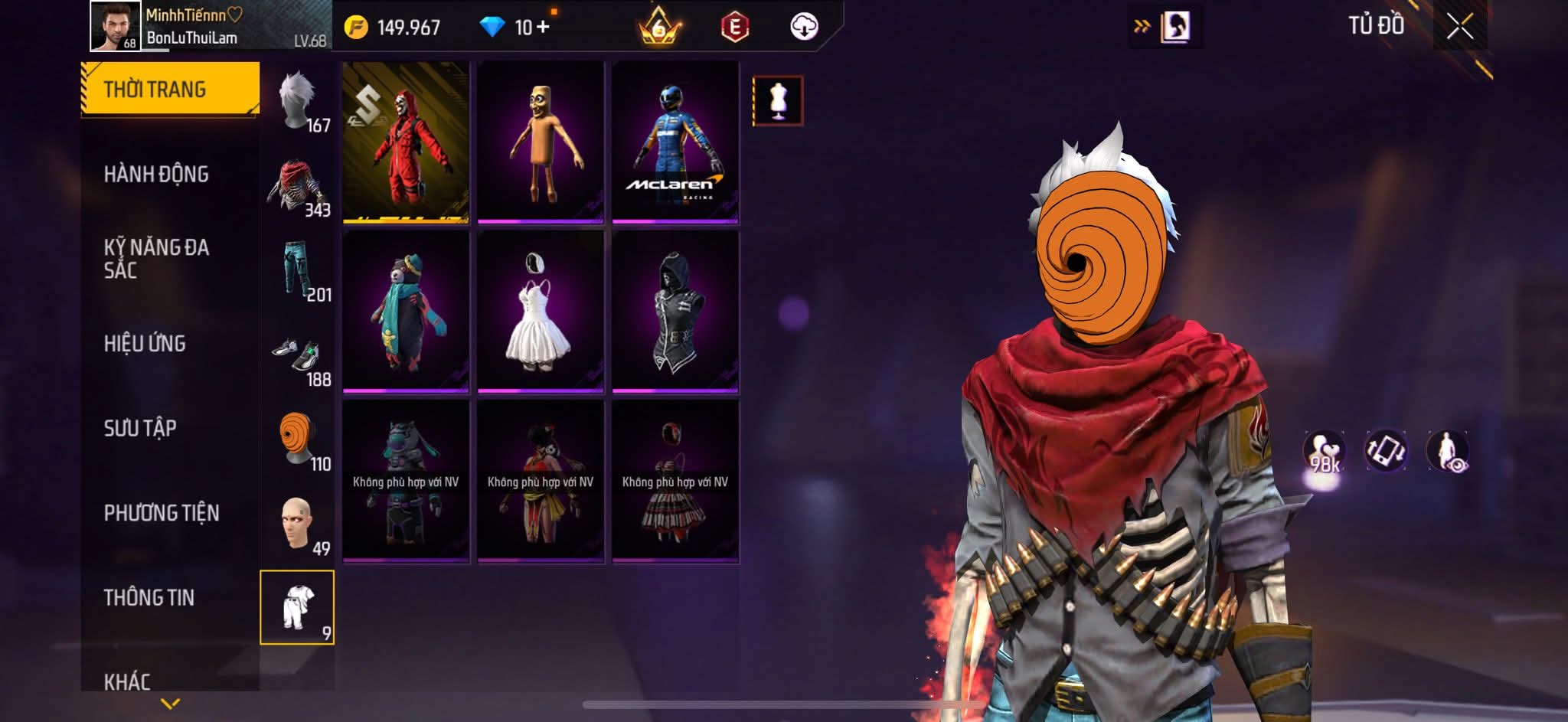The width and height of the screenshot is (1568, 722).
Task: Choose the shoes category with 188 items
Action: (298, 355)
